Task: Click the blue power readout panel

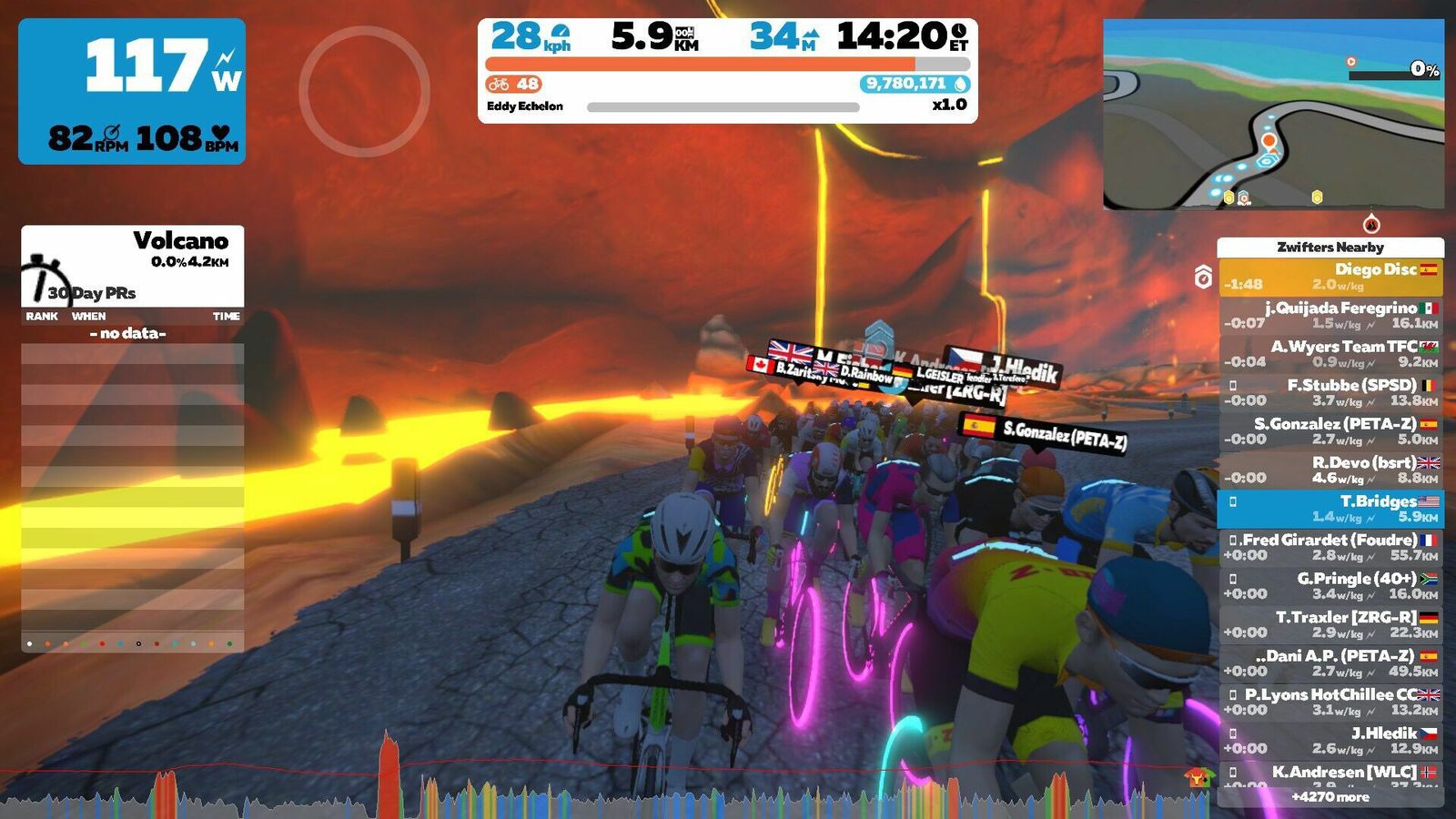Action: tap(132, 91)
